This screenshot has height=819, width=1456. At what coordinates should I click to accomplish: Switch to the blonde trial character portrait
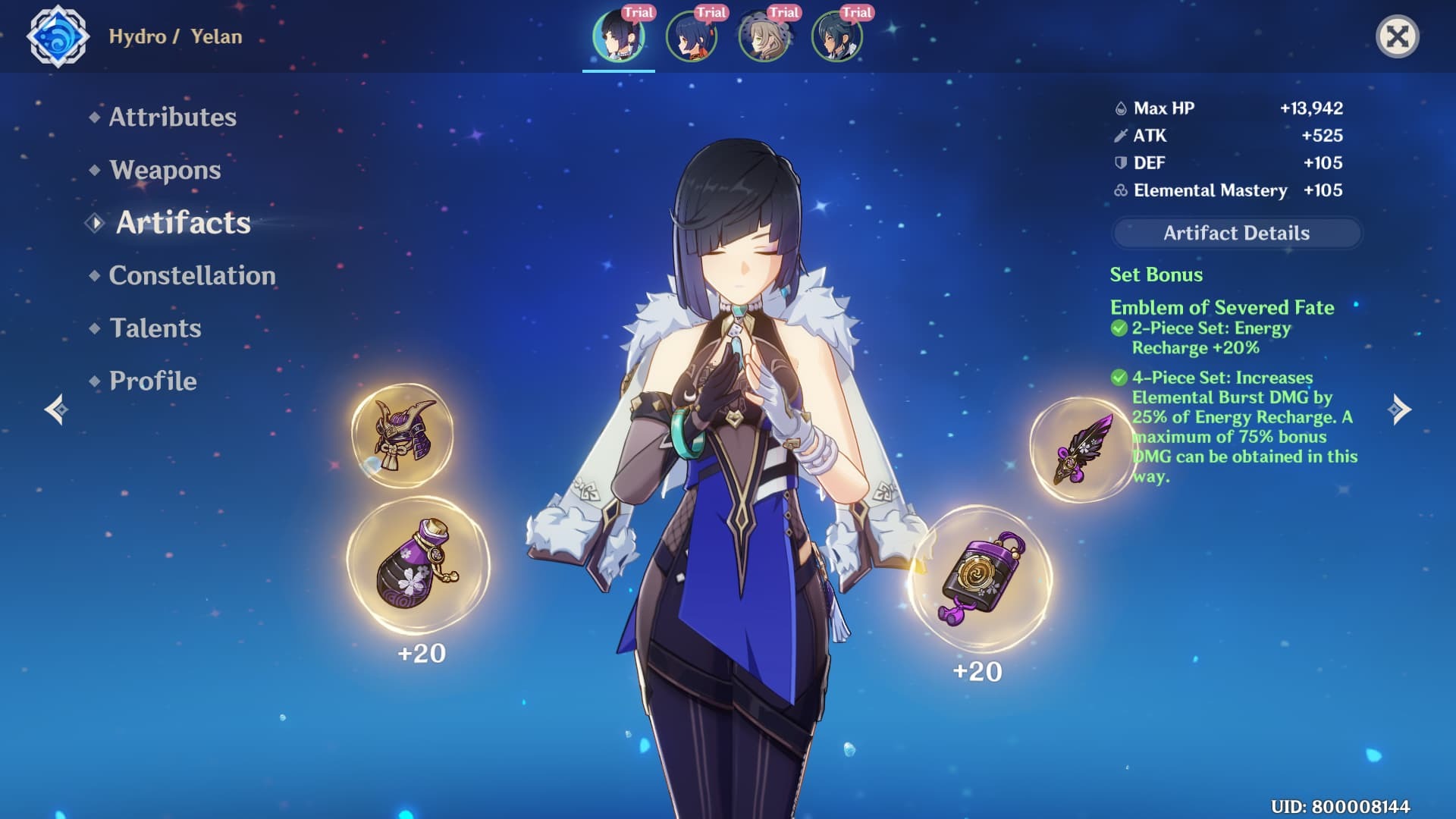[764, 36]
